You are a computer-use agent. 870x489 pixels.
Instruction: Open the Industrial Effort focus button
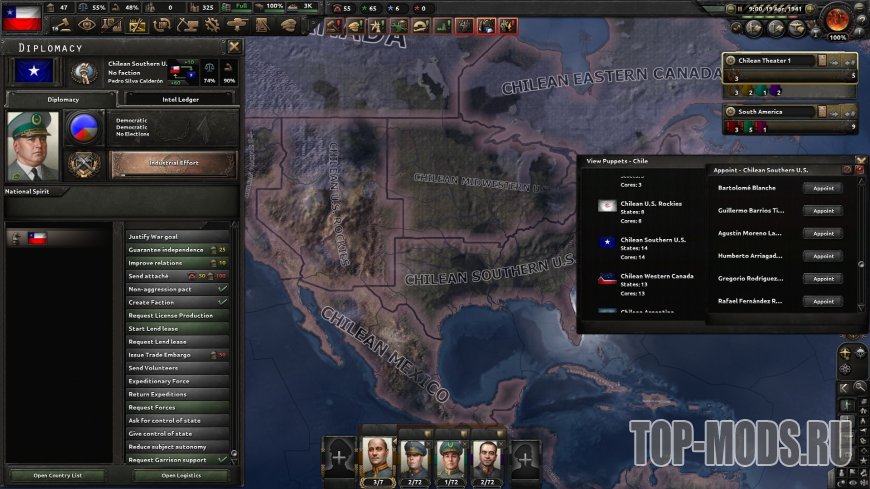click(173, 162)
